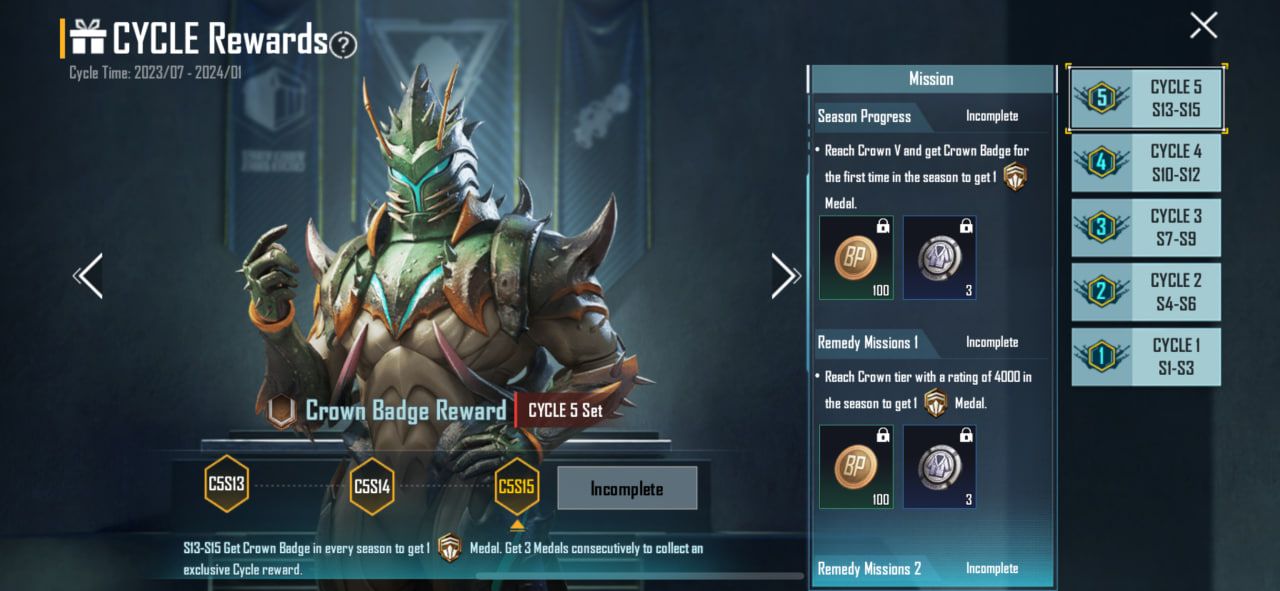Screen dimensions: 1280x591
Task: Inspect Remedy Missions 1 BP reward
Action: (856, 467)
